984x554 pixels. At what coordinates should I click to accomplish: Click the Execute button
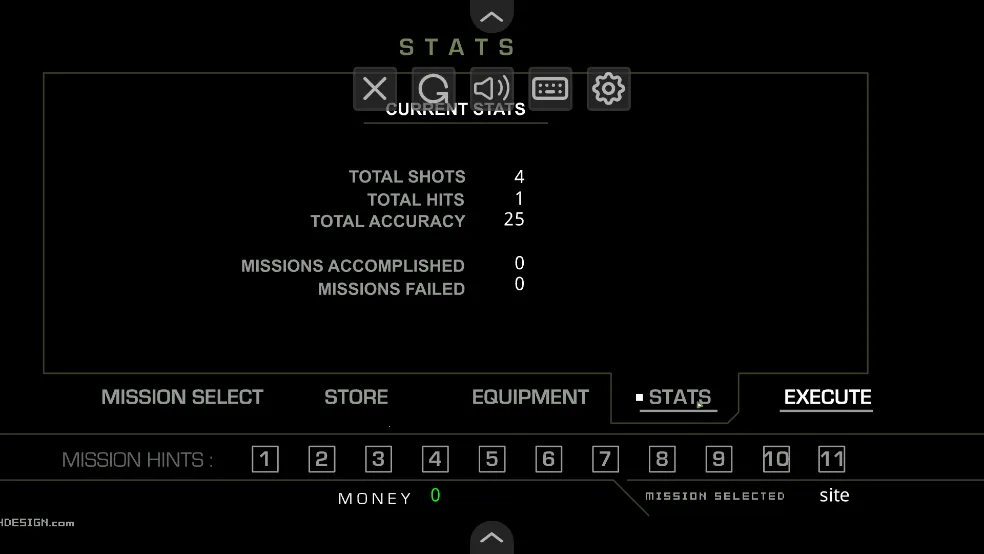(827, 397)
